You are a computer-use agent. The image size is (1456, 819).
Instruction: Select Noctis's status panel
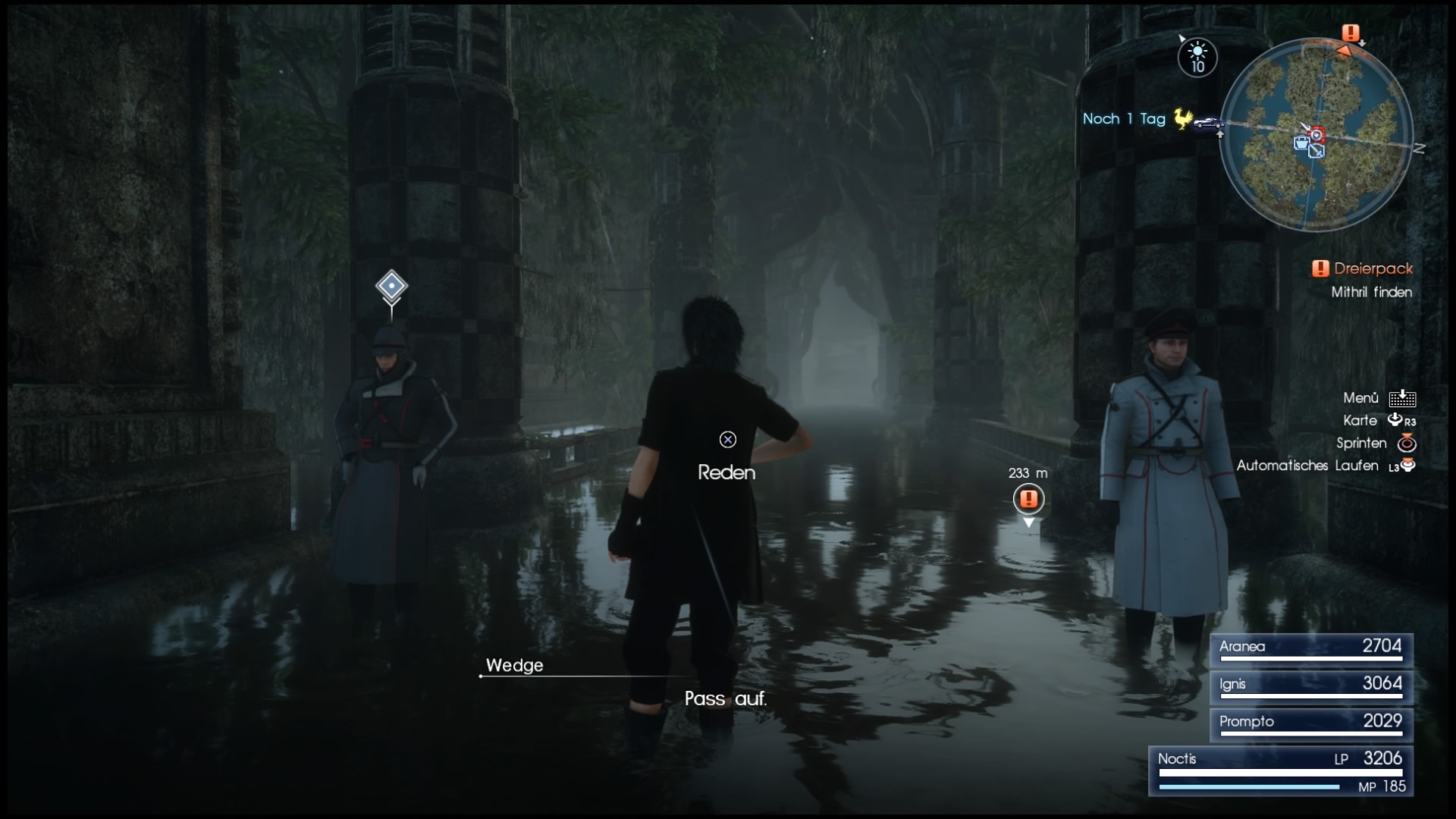(1281, 770)
